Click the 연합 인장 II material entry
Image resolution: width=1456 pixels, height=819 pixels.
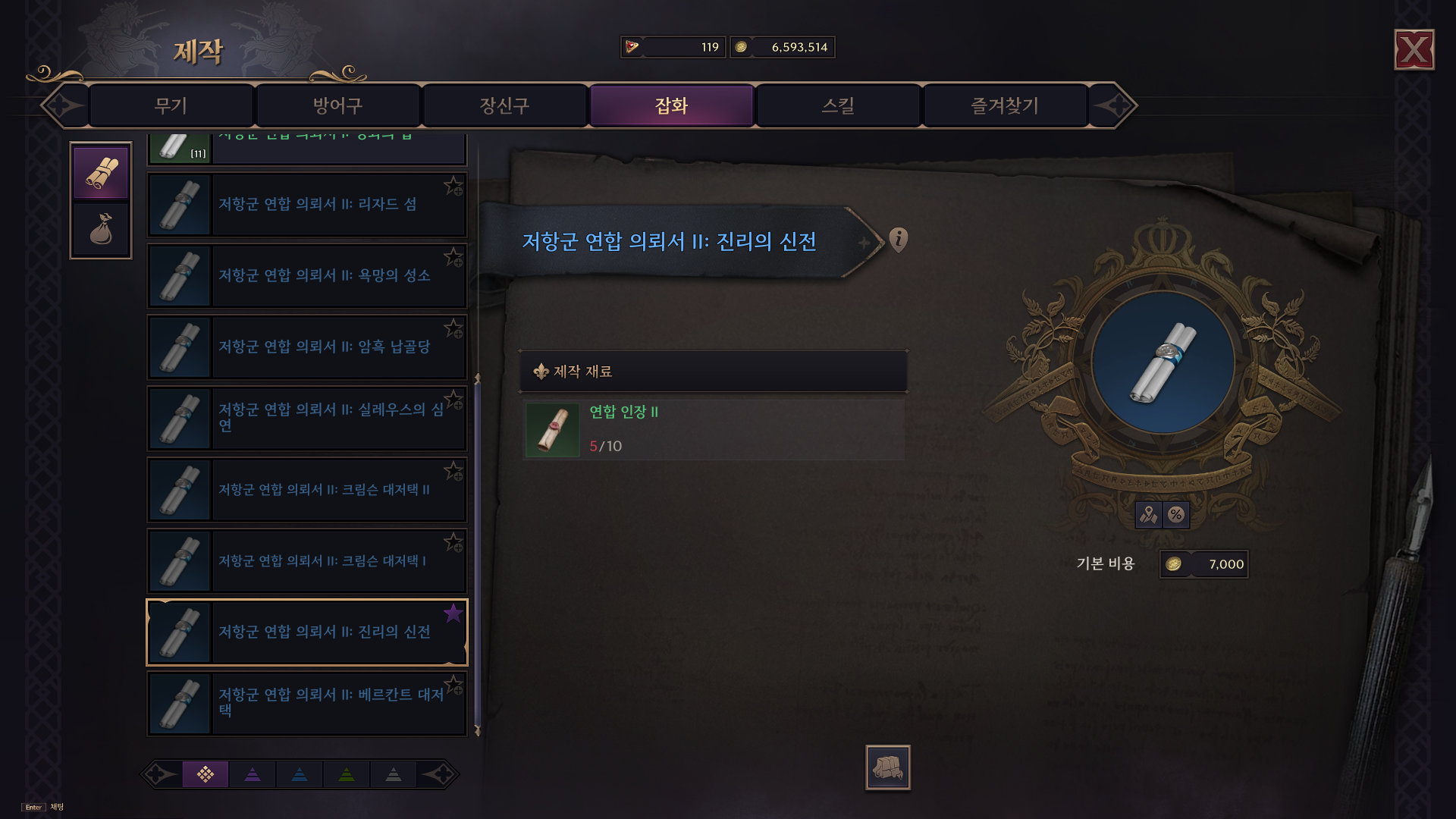711,429
